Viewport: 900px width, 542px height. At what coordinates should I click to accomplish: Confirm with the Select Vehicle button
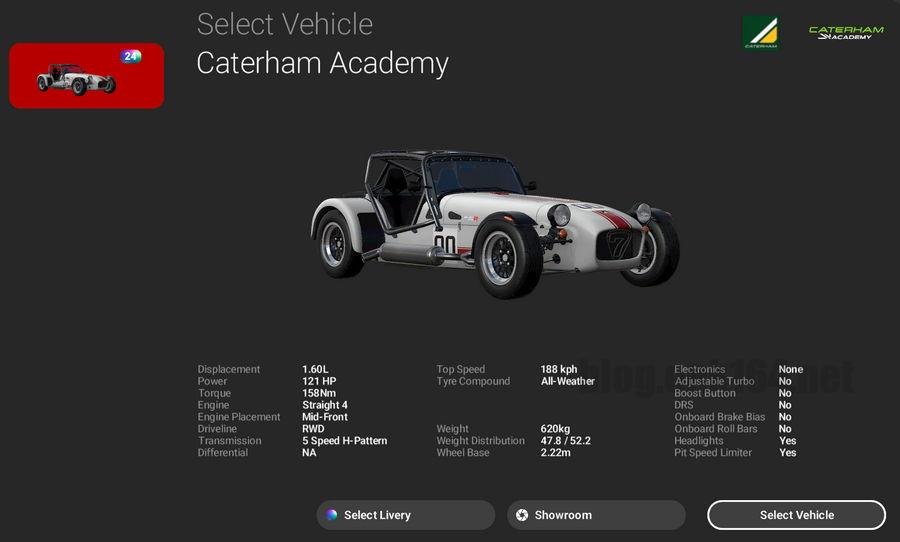point(796,515)
